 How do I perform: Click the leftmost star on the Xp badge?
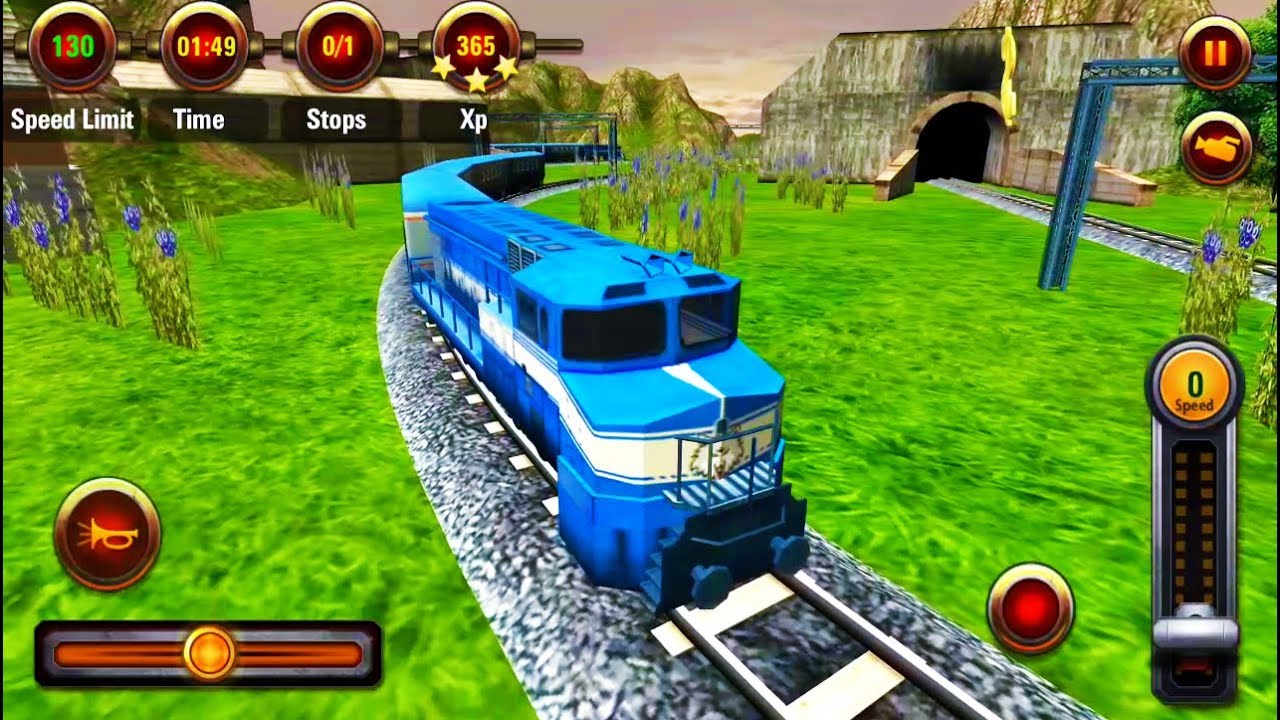[x=444, y=65]
